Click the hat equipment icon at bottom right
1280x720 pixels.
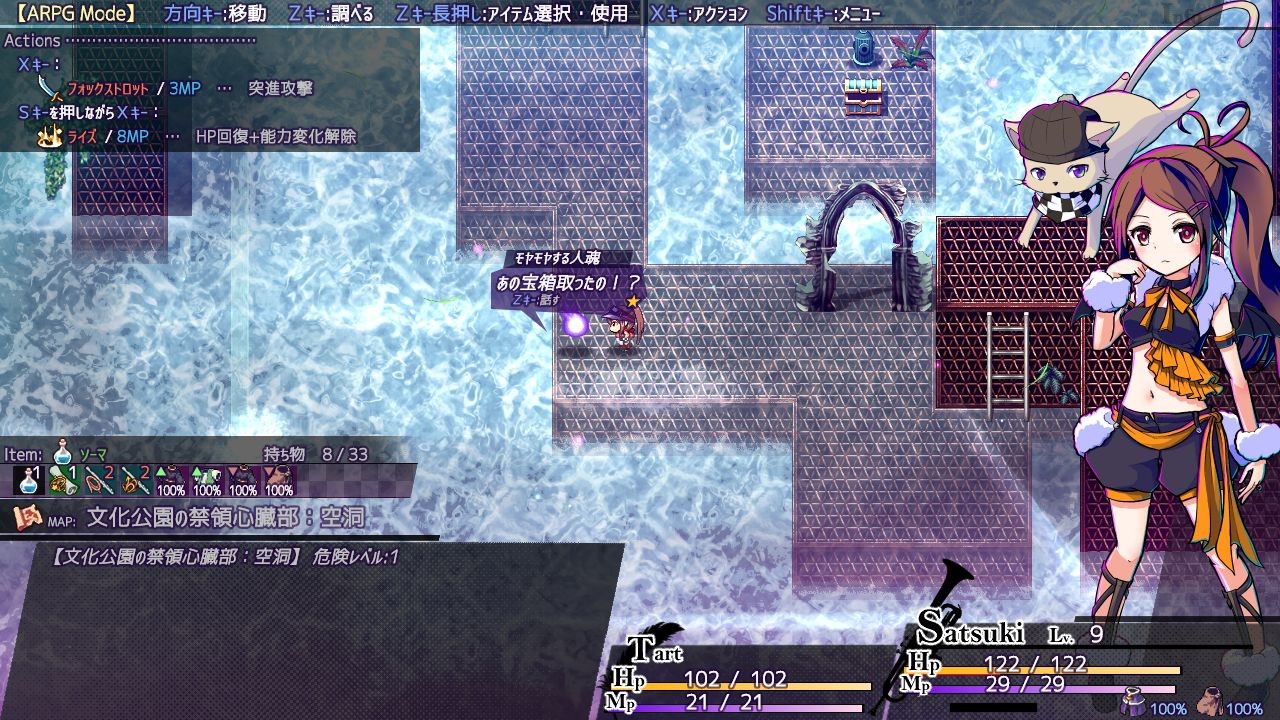point(1212,700)
